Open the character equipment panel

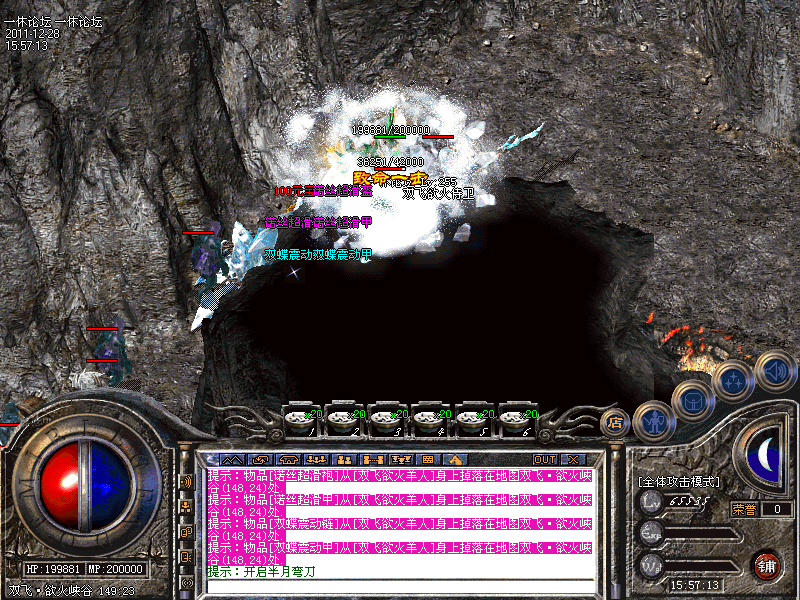tap(653, 420)
